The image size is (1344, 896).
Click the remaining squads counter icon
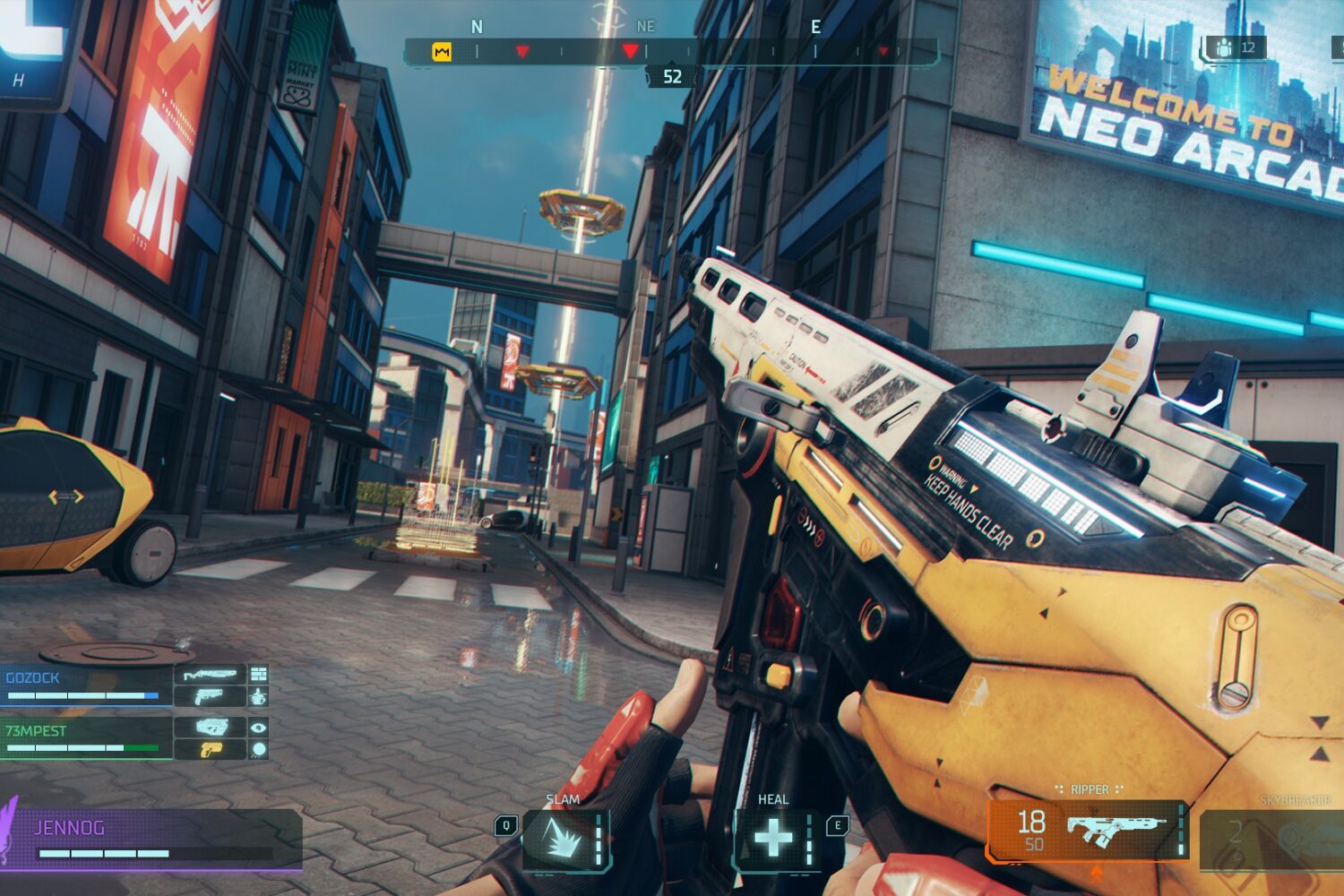[x=1225, y=48]
